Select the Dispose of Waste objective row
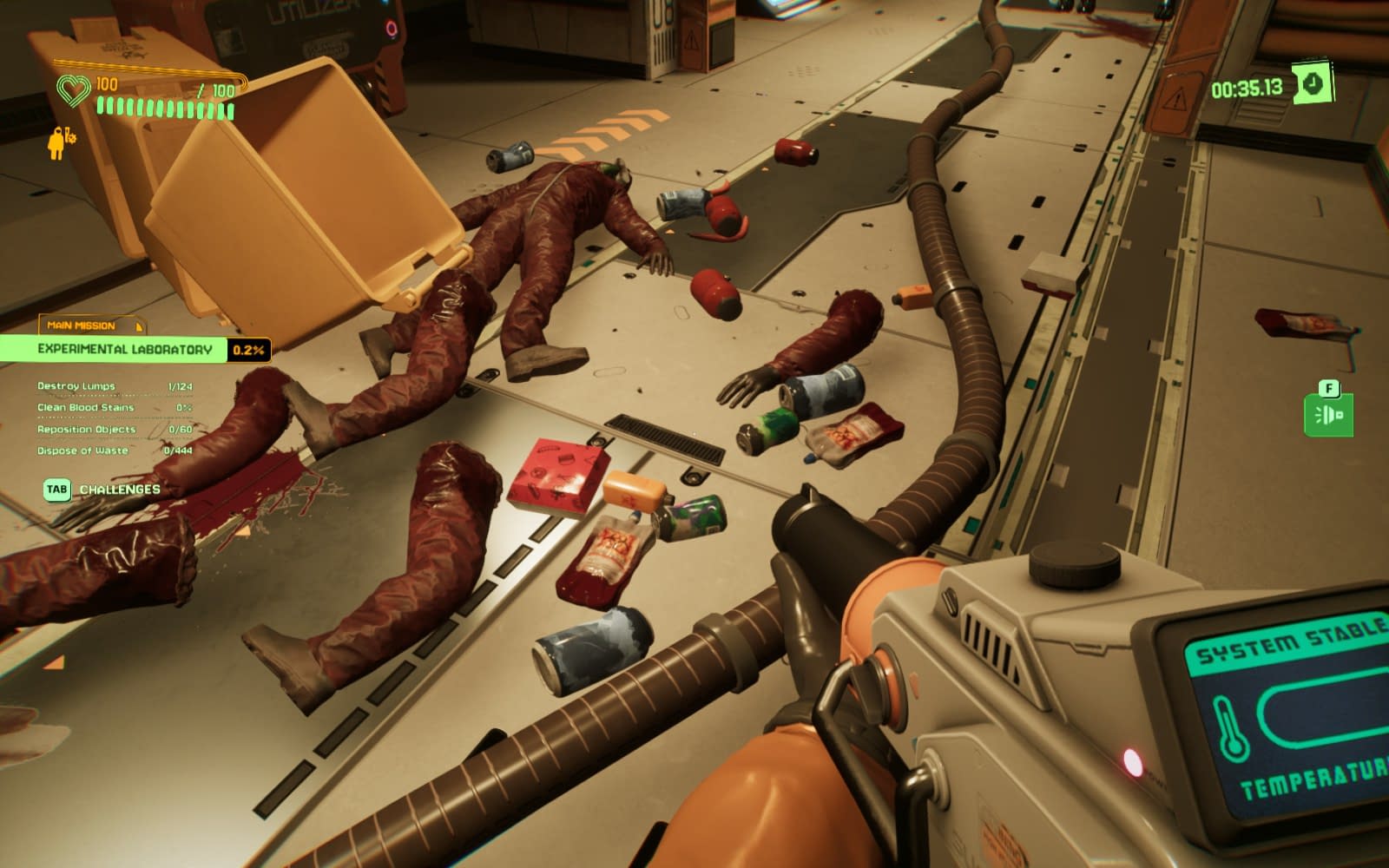 coord(115,450)
